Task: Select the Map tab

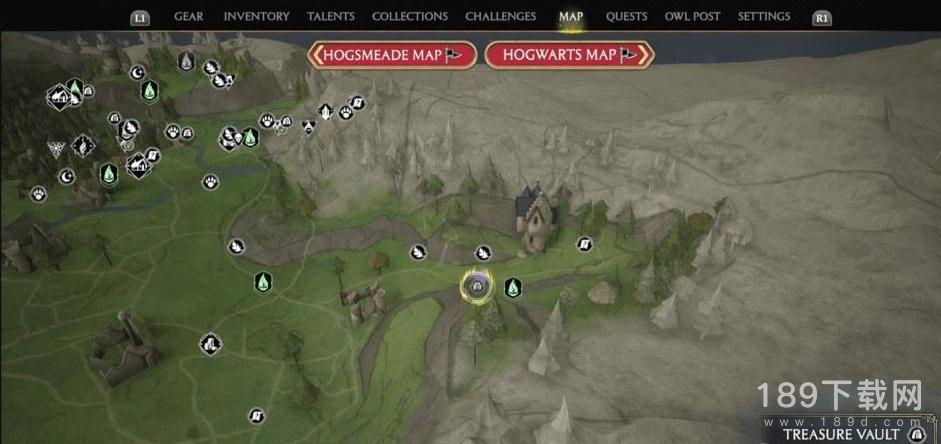Action: click(571, 17)
